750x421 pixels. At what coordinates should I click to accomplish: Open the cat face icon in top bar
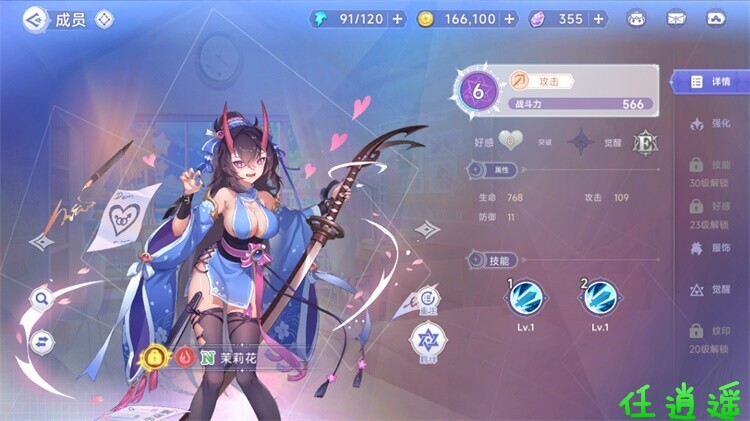point(636,19)
